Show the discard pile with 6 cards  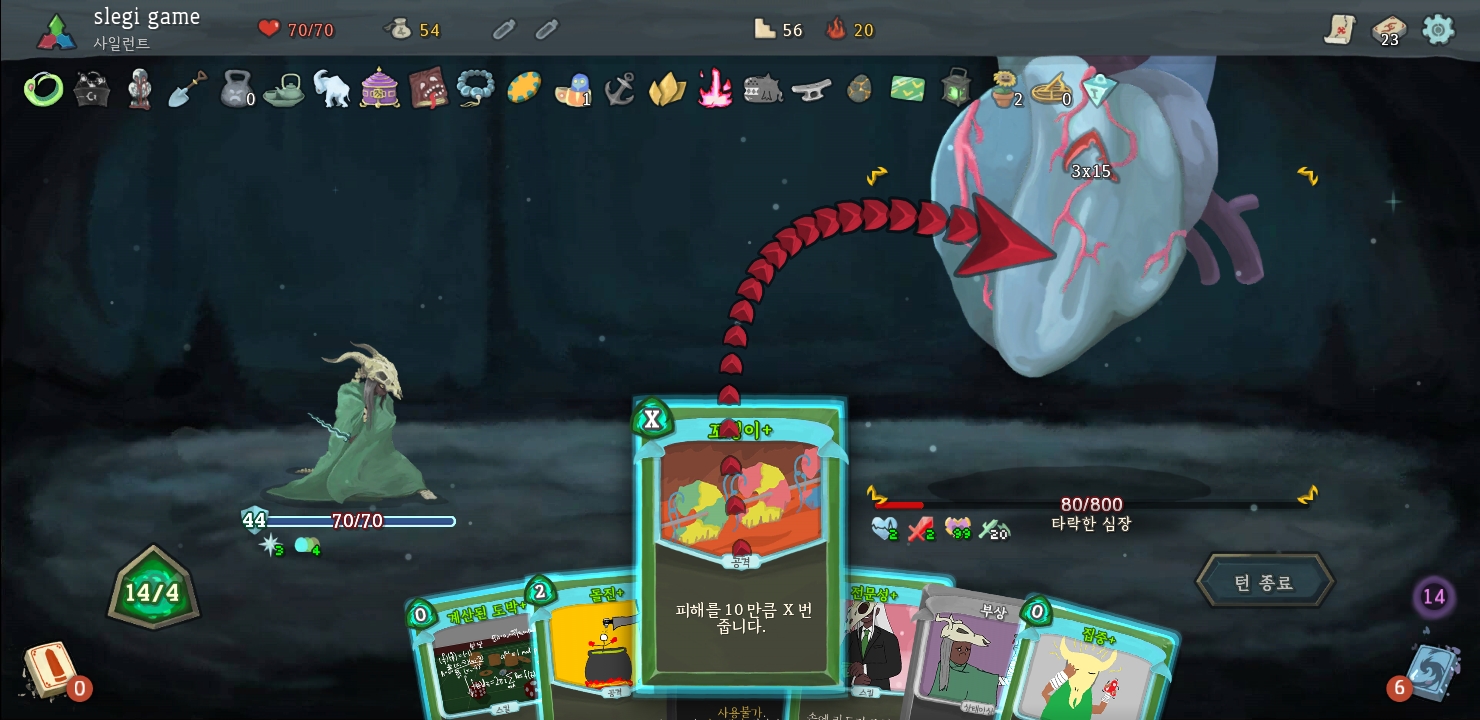point(1432,670)
